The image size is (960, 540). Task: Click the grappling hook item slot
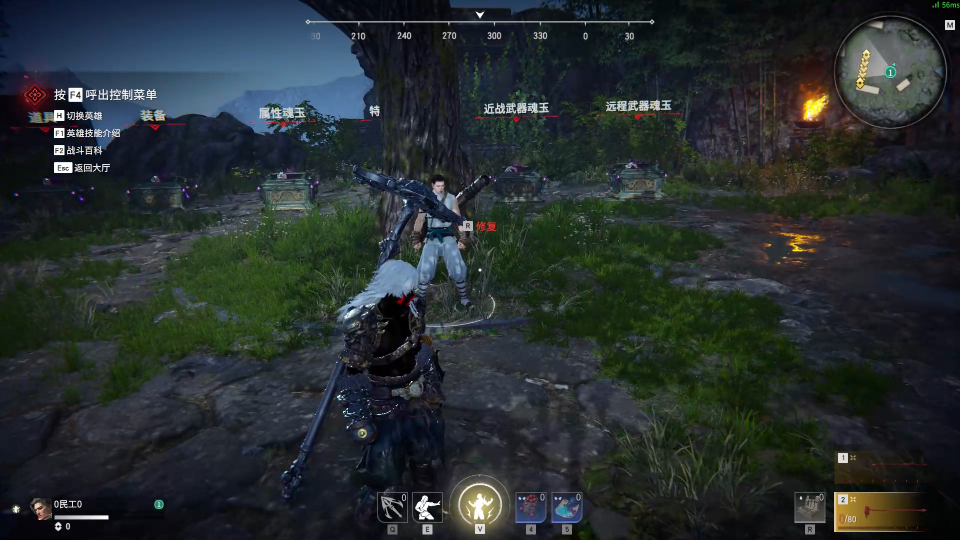[x=391, y=507]
